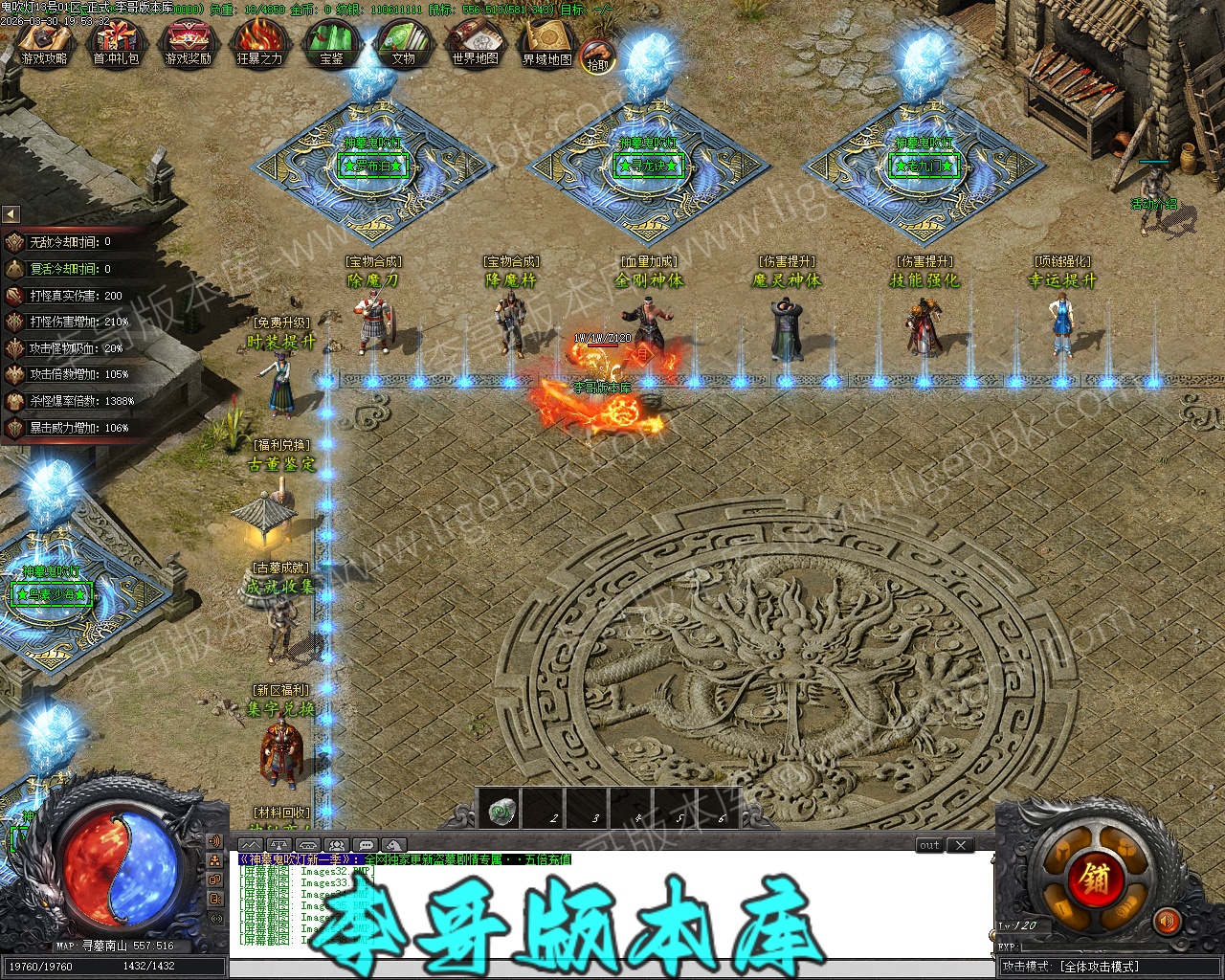This screenshot has height=980, width=1225.
Task: Open the 游戏奖励 rewards menu
Action: [188, 45]
